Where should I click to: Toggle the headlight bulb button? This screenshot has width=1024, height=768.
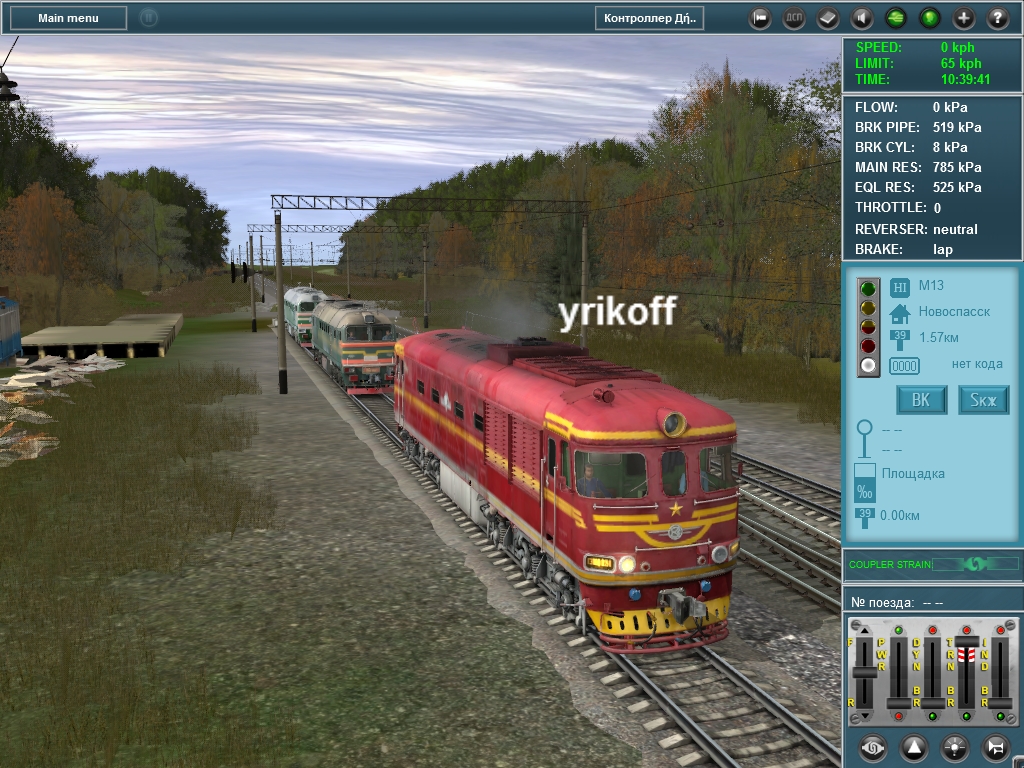coord(955,747)
